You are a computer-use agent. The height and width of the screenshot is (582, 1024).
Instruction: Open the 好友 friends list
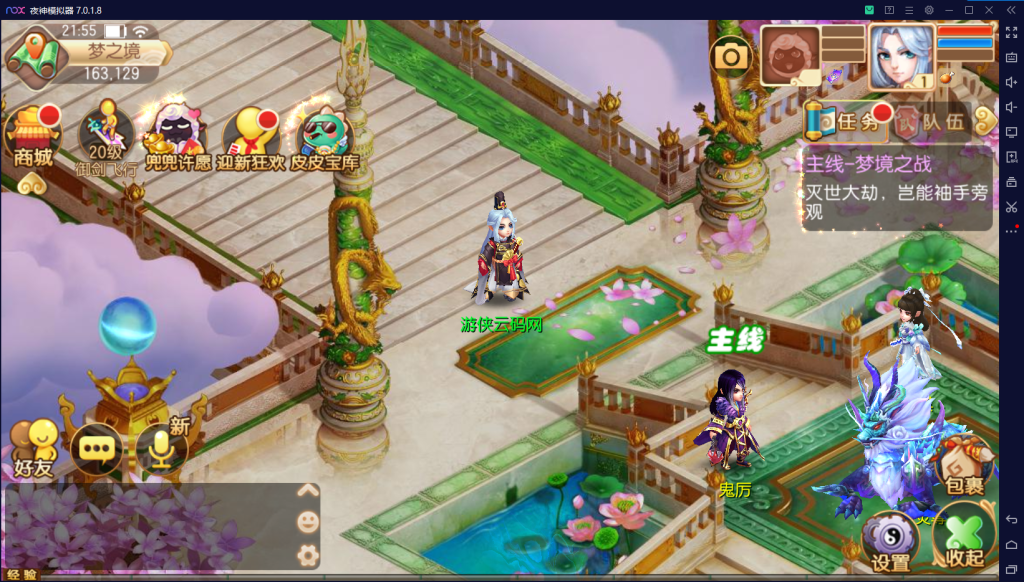coord(33,448)
